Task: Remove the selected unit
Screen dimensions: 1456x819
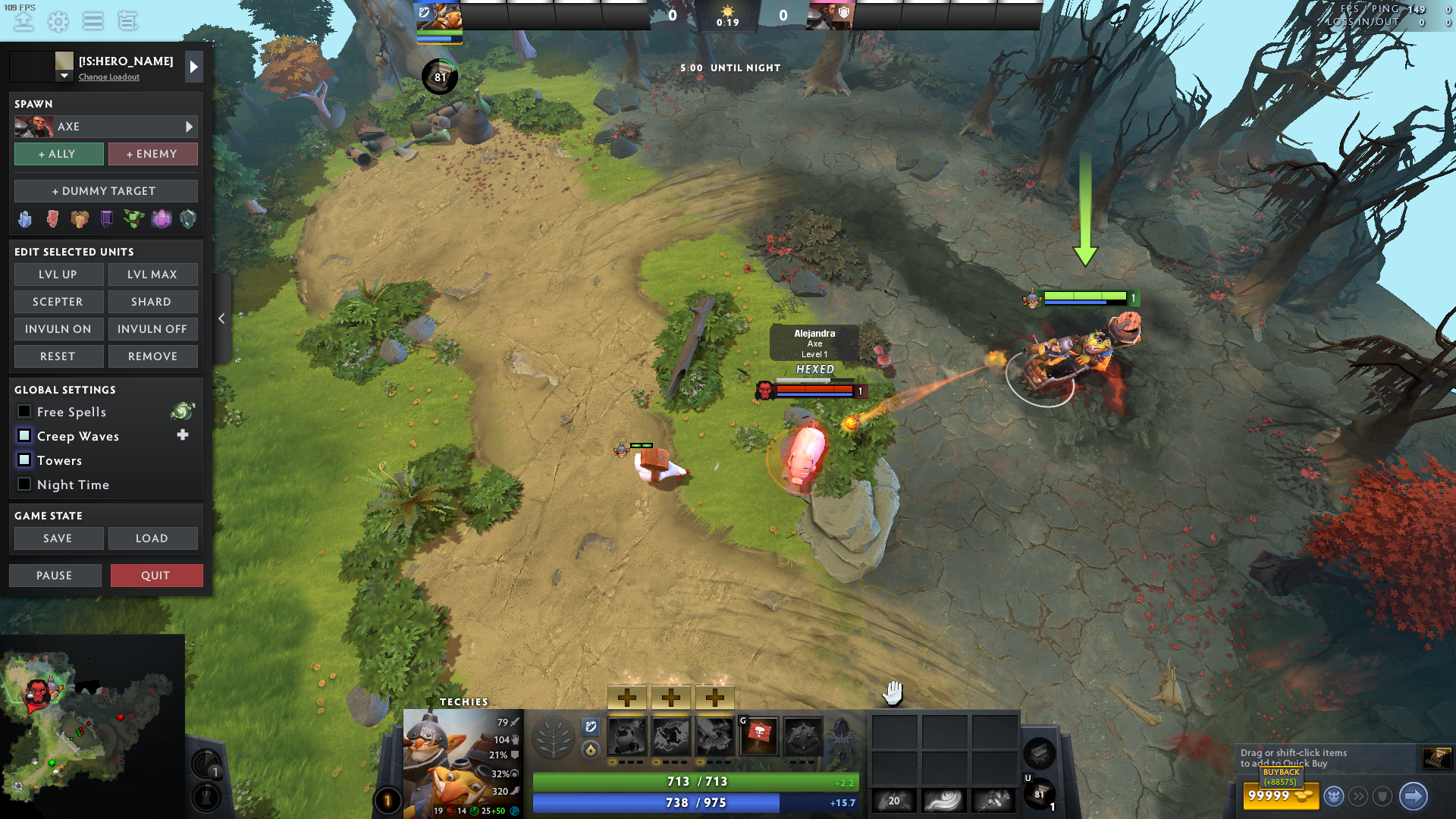Action: click(x=152, y=356)
